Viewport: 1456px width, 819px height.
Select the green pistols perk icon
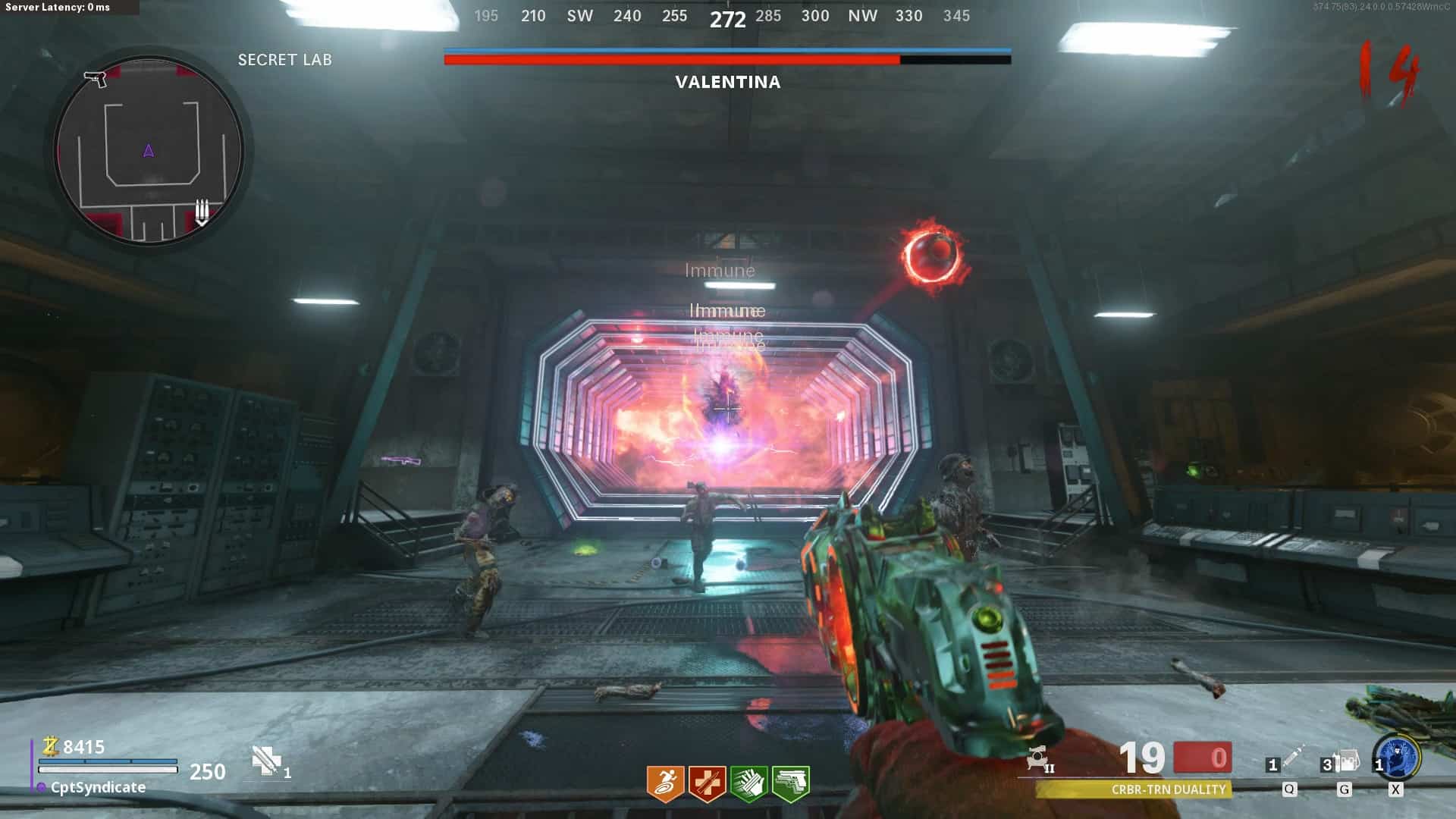[x=790, y=783]
